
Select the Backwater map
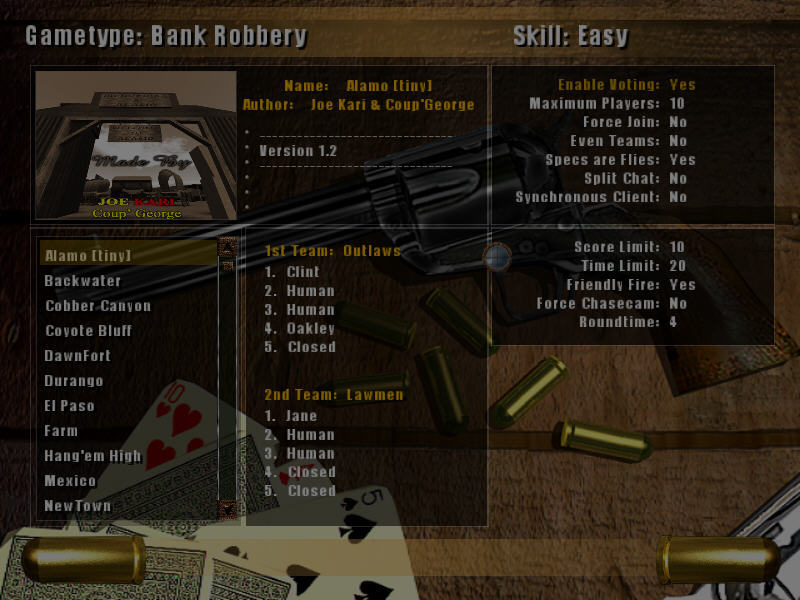pyautogui.click(x=83, y=281)
